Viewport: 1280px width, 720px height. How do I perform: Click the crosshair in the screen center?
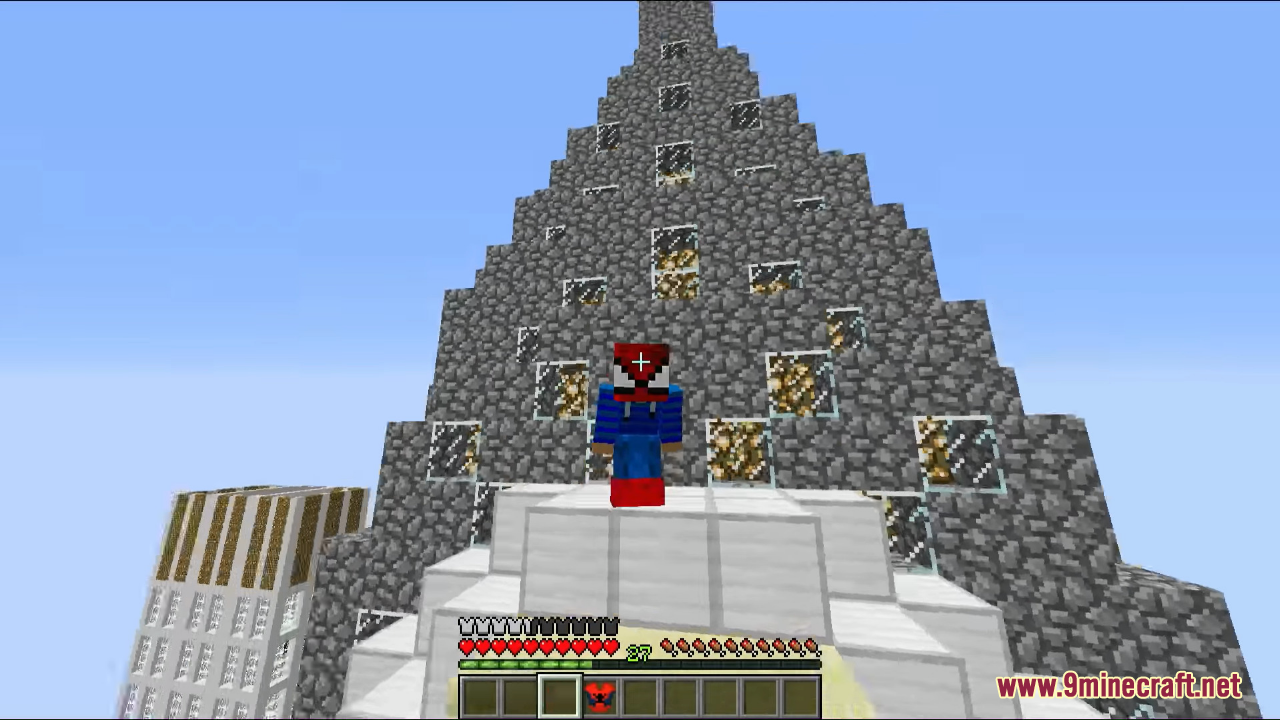pos(640,361)
